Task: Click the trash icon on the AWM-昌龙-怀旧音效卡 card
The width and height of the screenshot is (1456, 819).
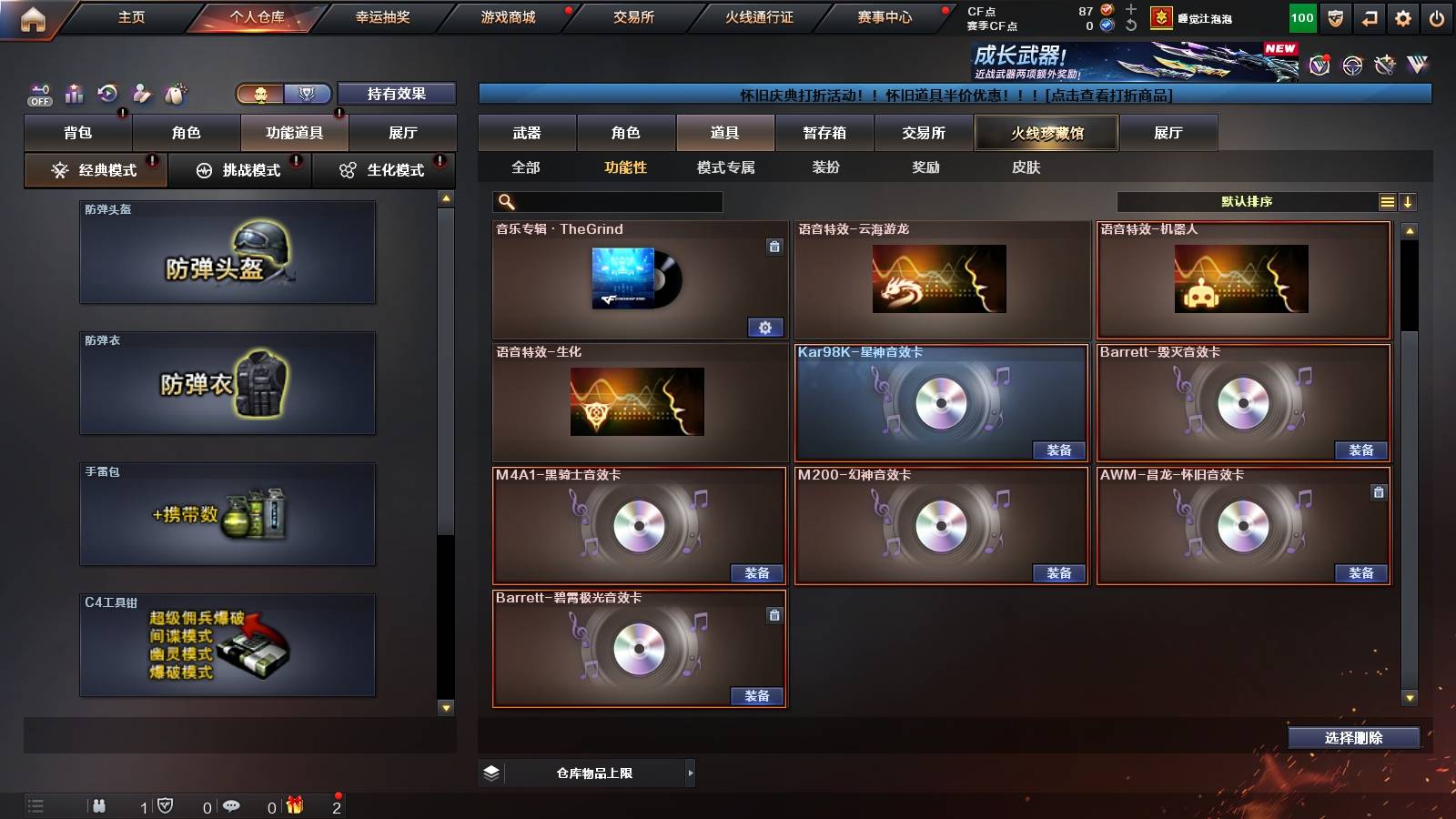Action: pos(1380,493)
